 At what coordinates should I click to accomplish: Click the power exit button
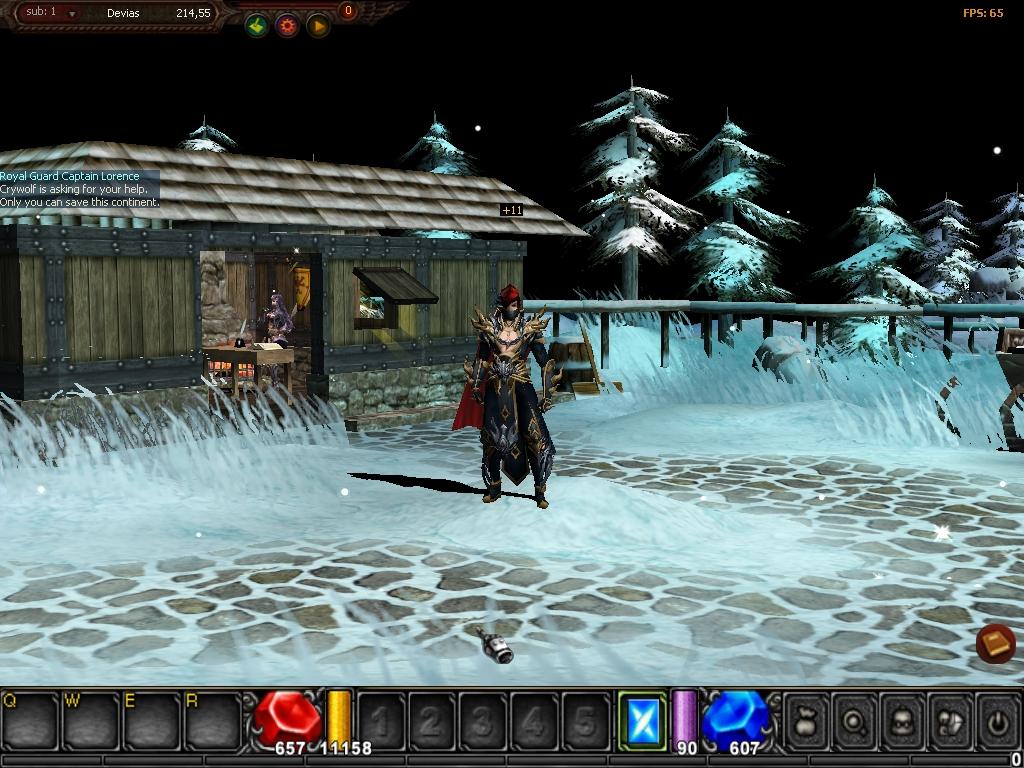pos(997,720)
